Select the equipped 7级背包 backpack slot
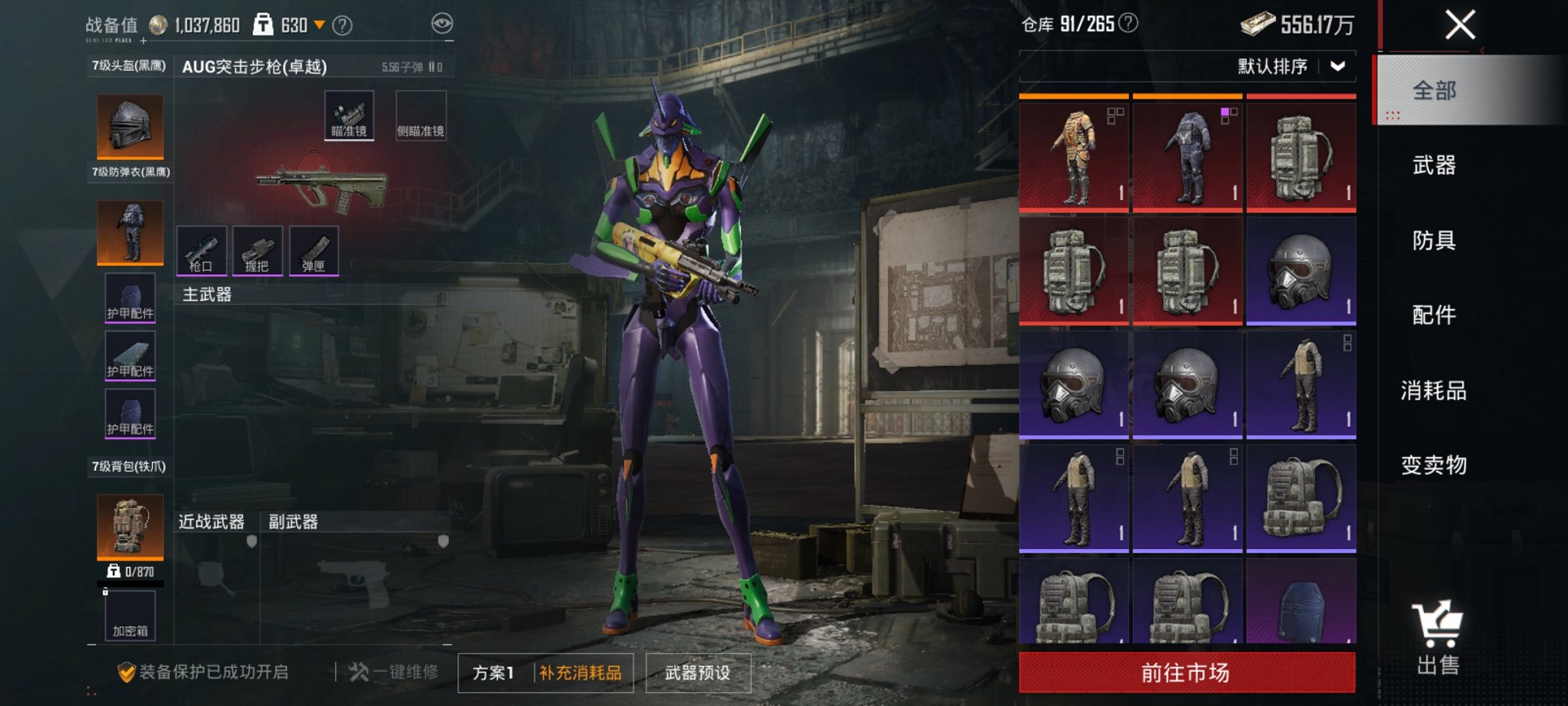Screen dimensions: 1568x706 click(x=130, y=526)
